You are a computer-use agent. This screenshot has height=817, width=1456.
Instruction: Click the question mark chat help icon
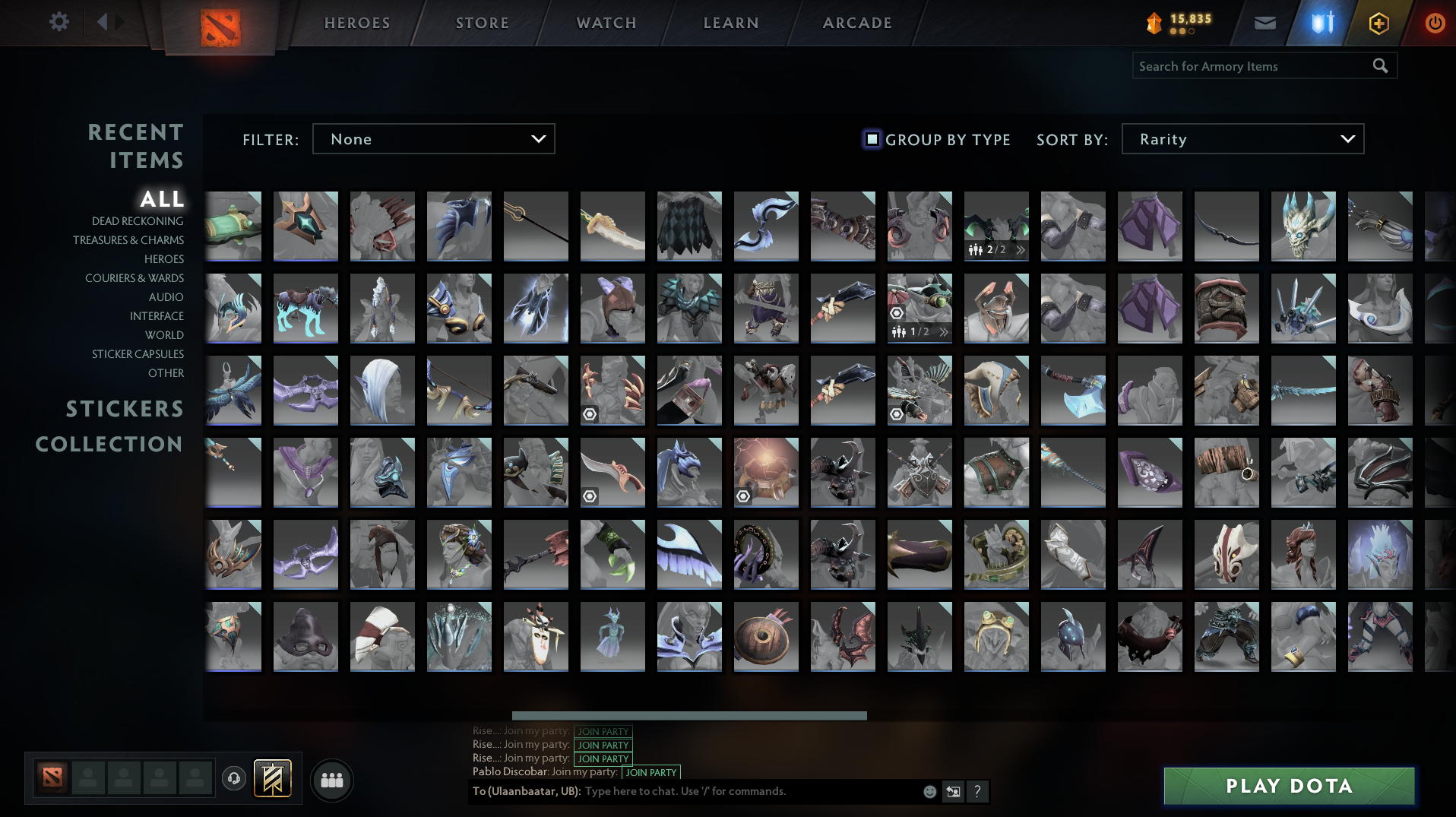click(977, 791)
